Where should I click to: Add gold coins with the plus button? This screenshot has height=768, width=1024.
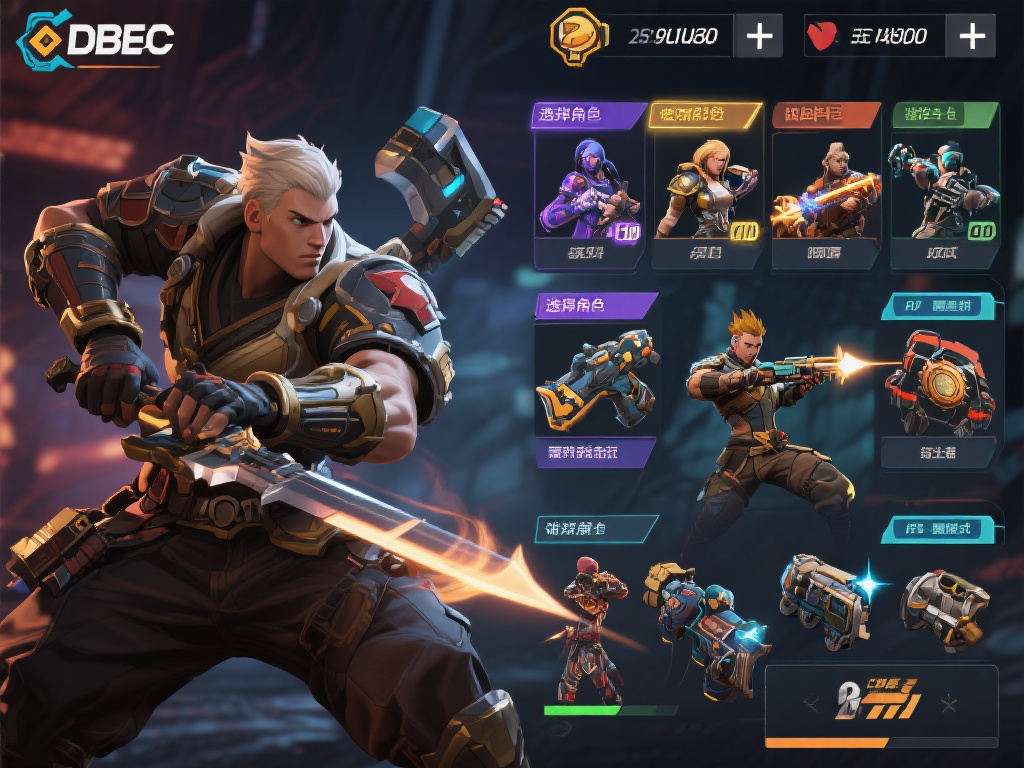point(759,36)
